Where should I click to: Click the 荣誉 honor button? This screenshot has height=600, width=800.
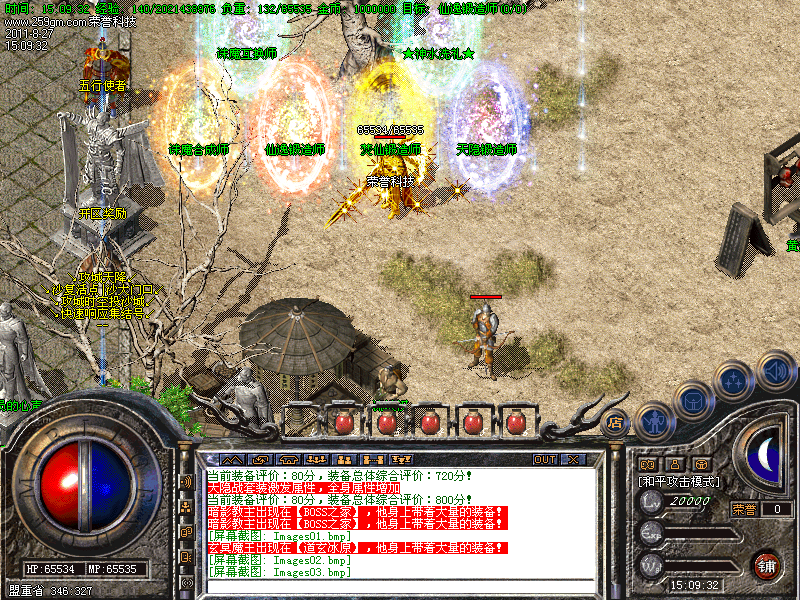[745, 509]
